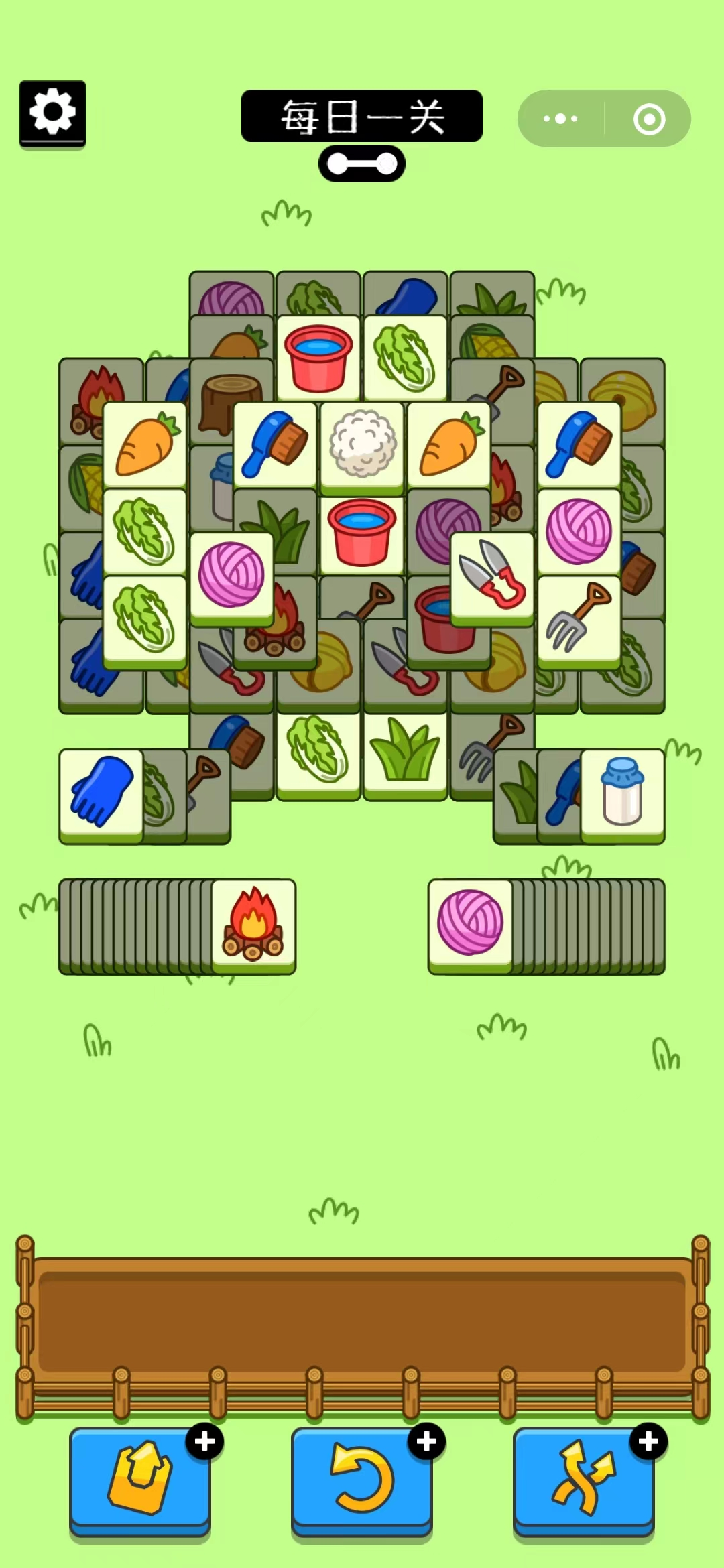Select the lit garden rake tile

579,619
